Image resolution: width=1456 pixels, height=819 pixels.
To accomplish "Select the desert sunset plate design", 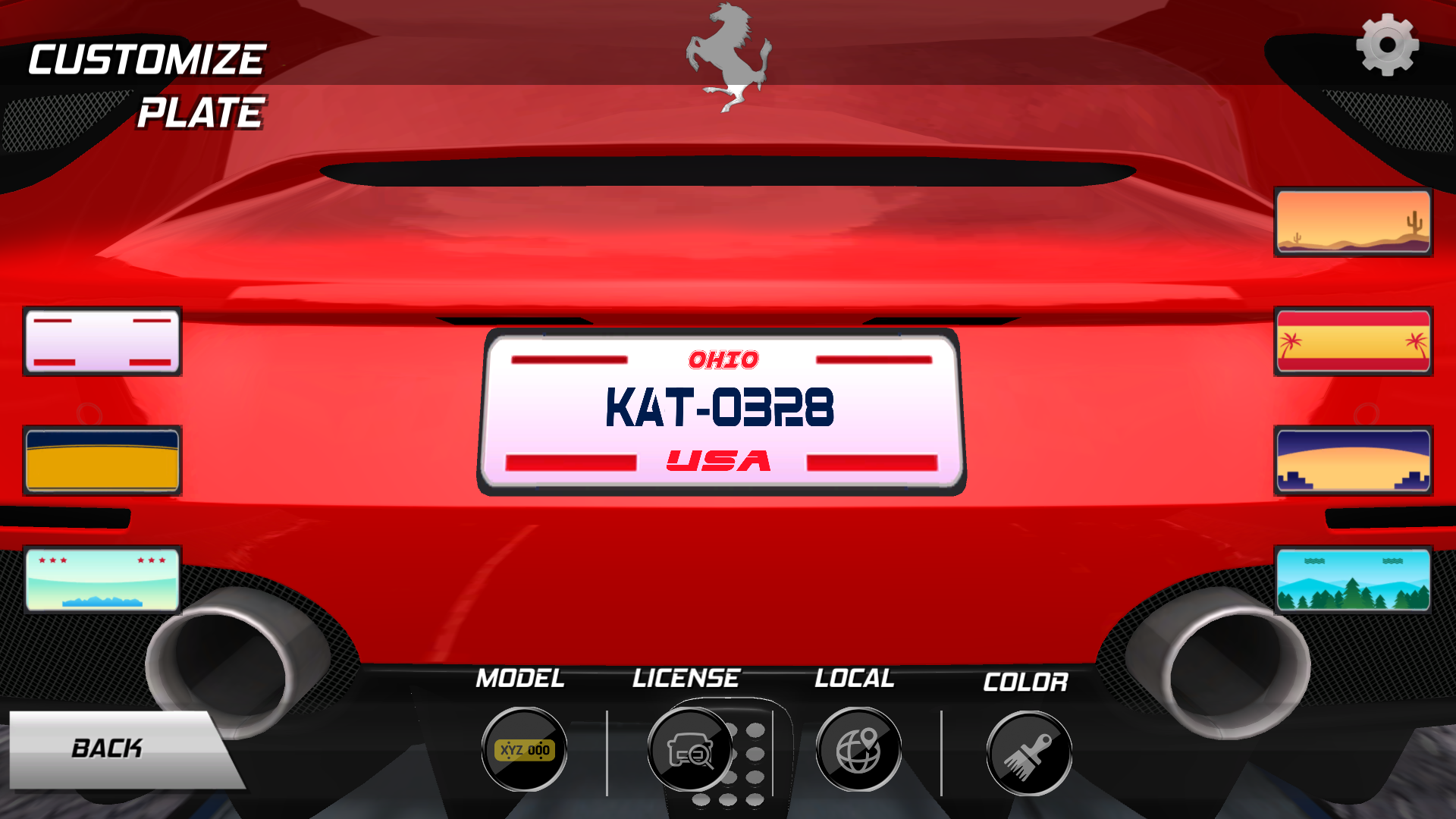I will coord(1353,221).
